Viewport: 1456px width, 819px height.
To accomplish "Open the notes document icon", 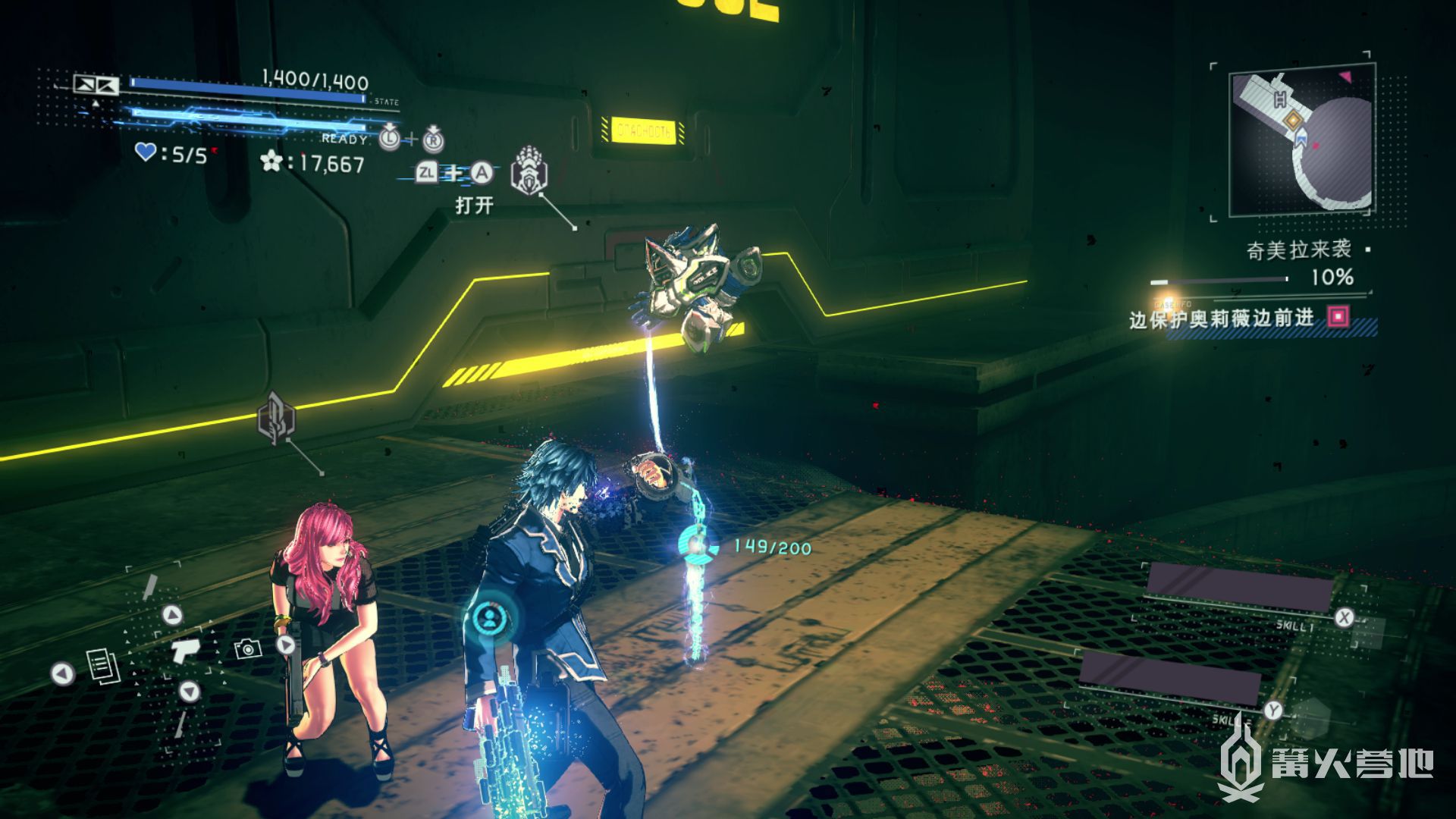I will pos(102,667).
